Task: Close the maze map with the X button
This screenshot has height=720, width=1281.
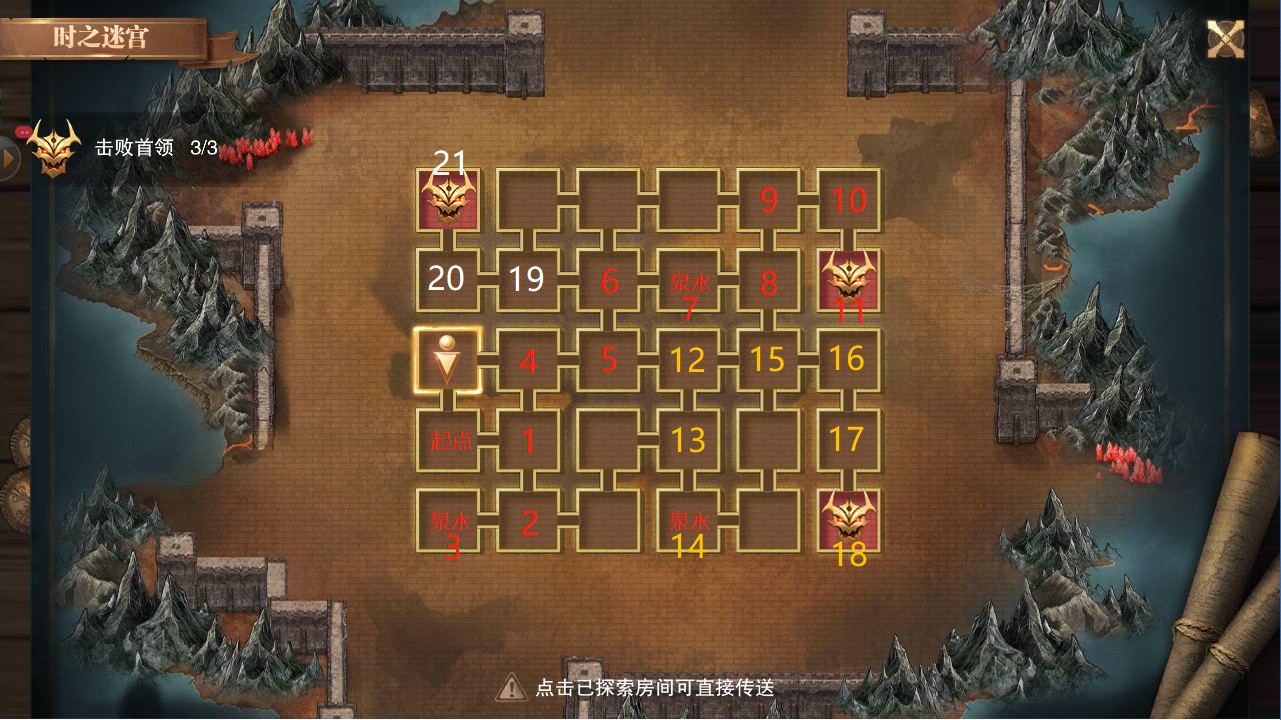Action: [1225, 40]
